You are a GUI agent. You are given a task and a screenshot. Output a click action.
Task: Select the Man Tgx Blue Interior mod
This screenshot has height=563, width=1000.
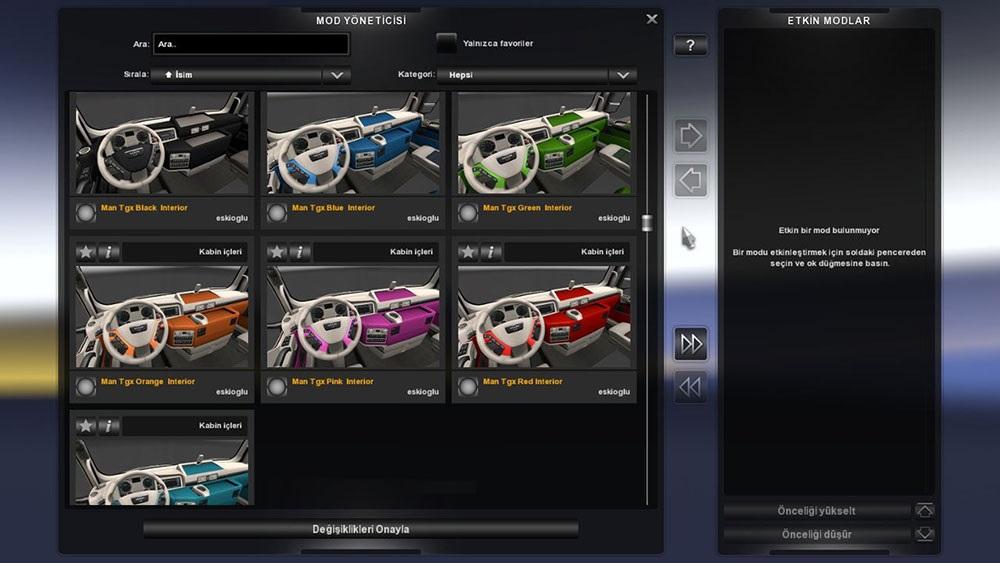tap(352, 145)
